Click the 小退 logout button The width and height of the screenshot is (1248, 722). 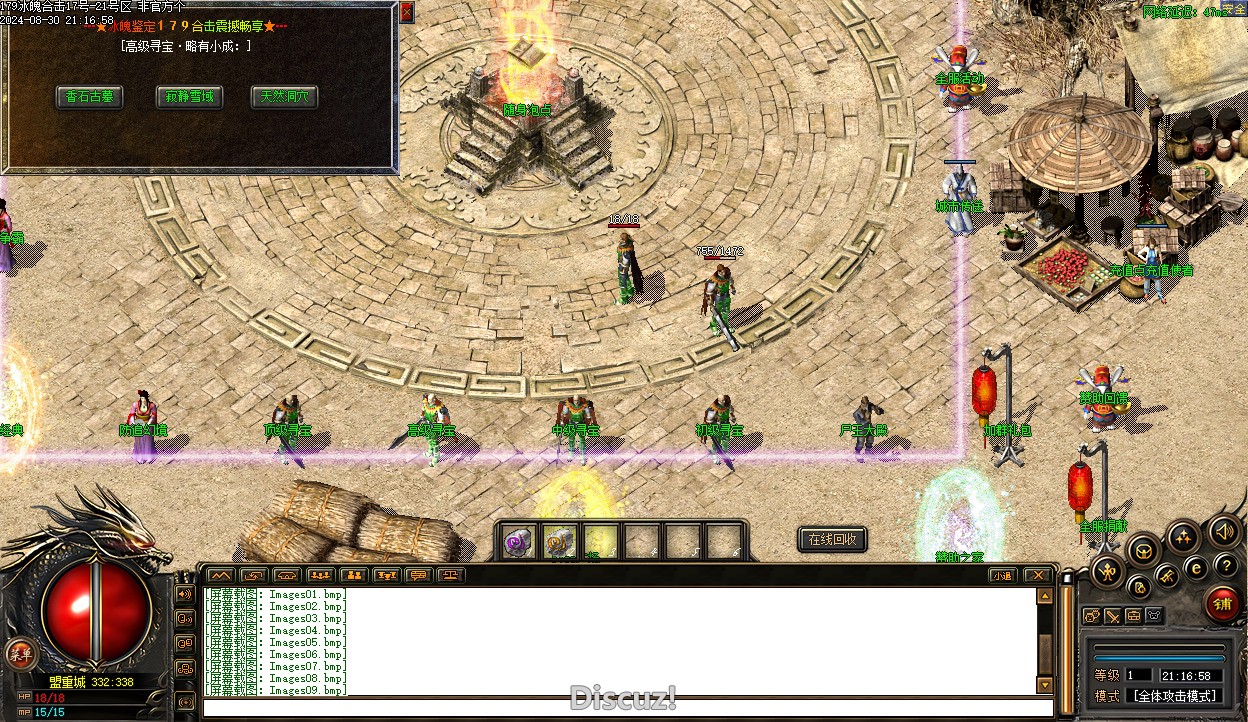[1002, 575]
